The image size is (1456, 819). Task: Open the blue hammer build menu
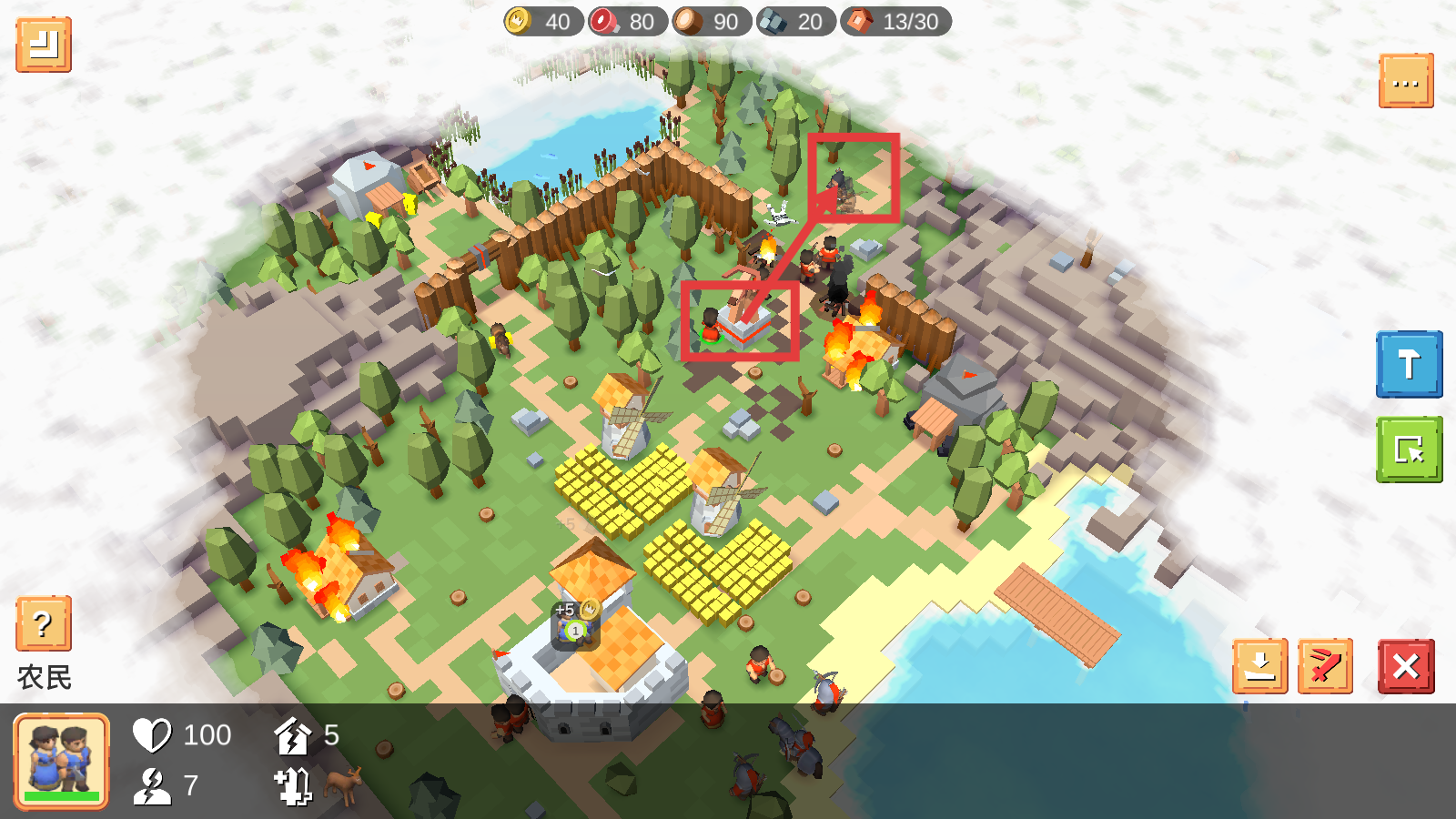pyautogui.click(x=1409, y=364)
